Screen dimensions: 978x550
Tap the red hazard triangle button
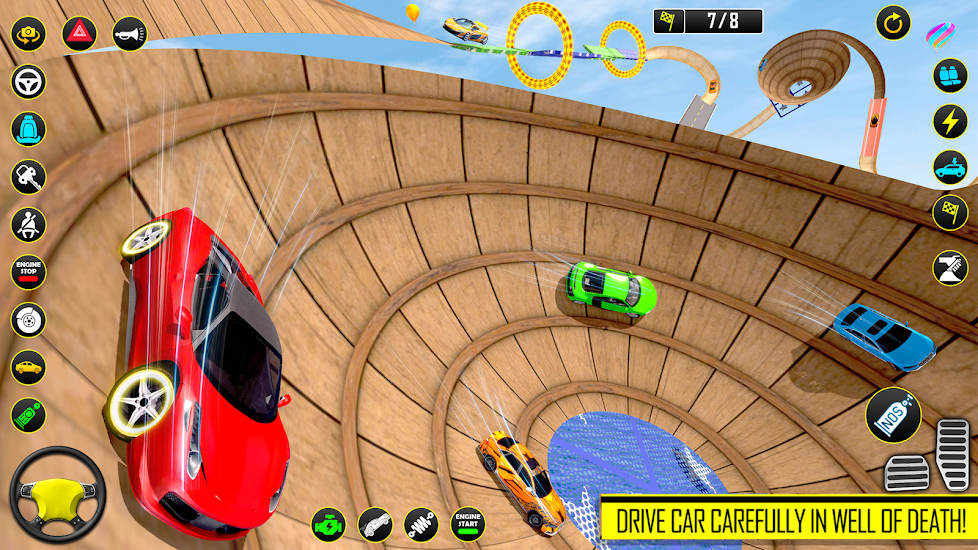pos(79,34)
